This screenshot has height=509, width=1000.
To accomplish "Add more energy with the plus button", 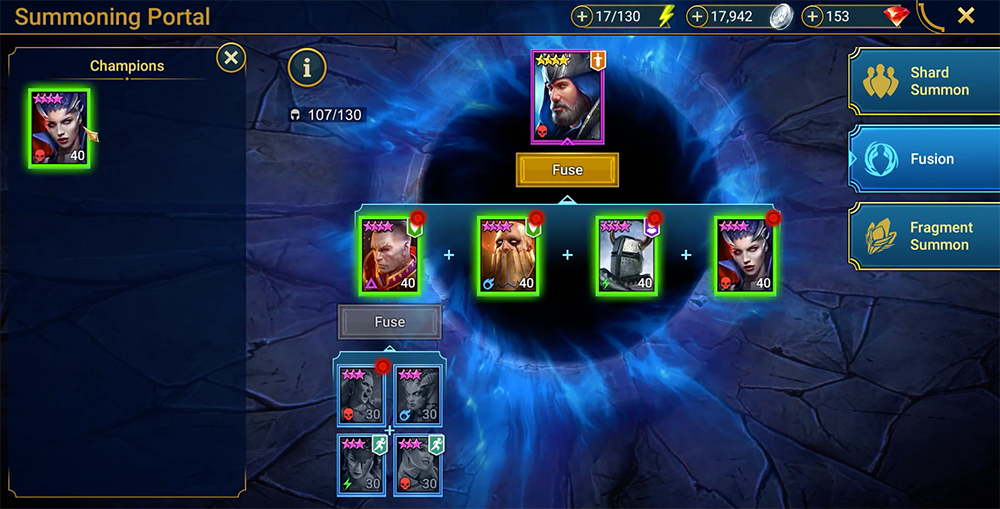I will 583,16.
